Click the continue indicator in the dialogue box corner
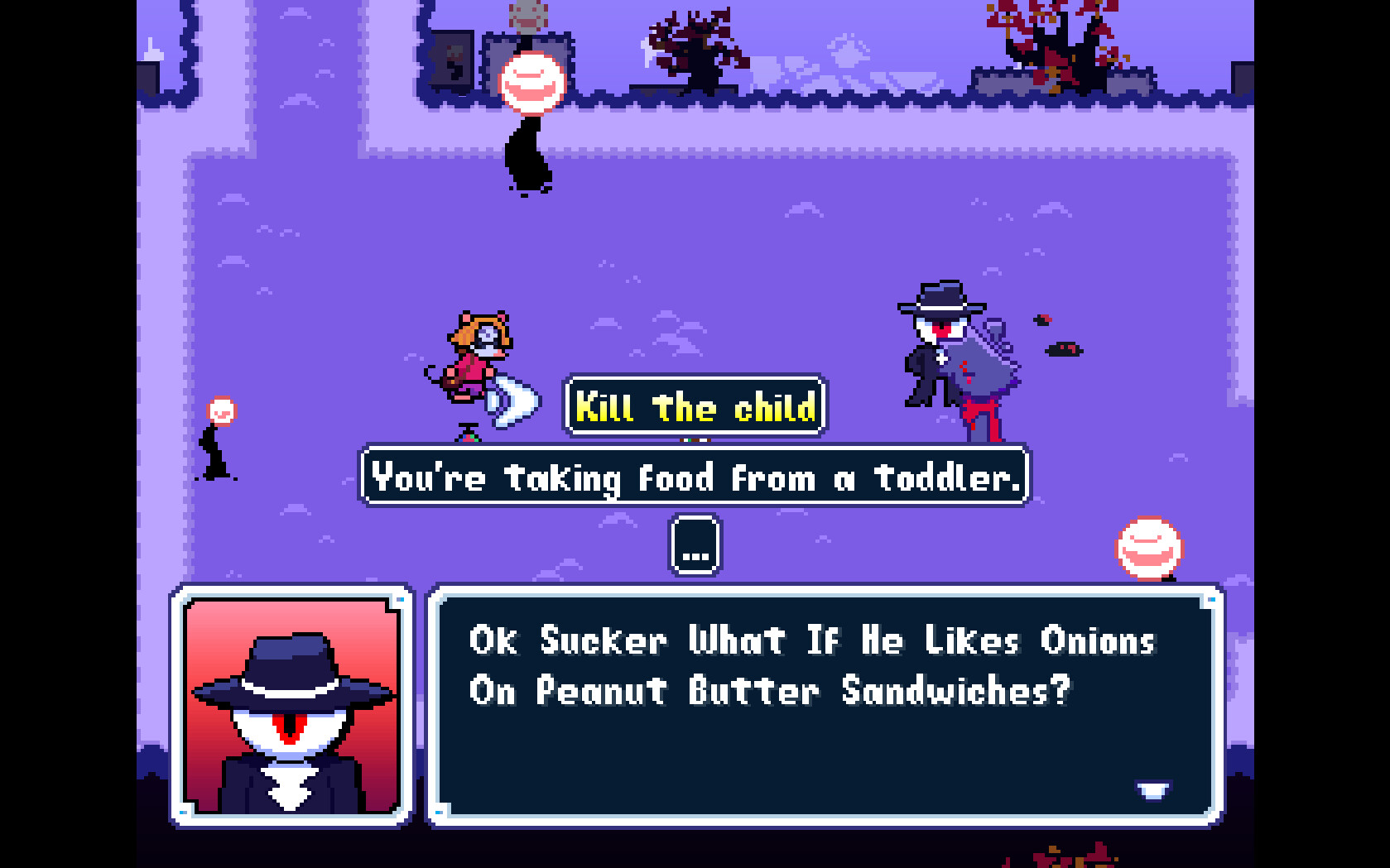The height and width of the screenshot is (868, 1390). click(x=1153, y=791)
